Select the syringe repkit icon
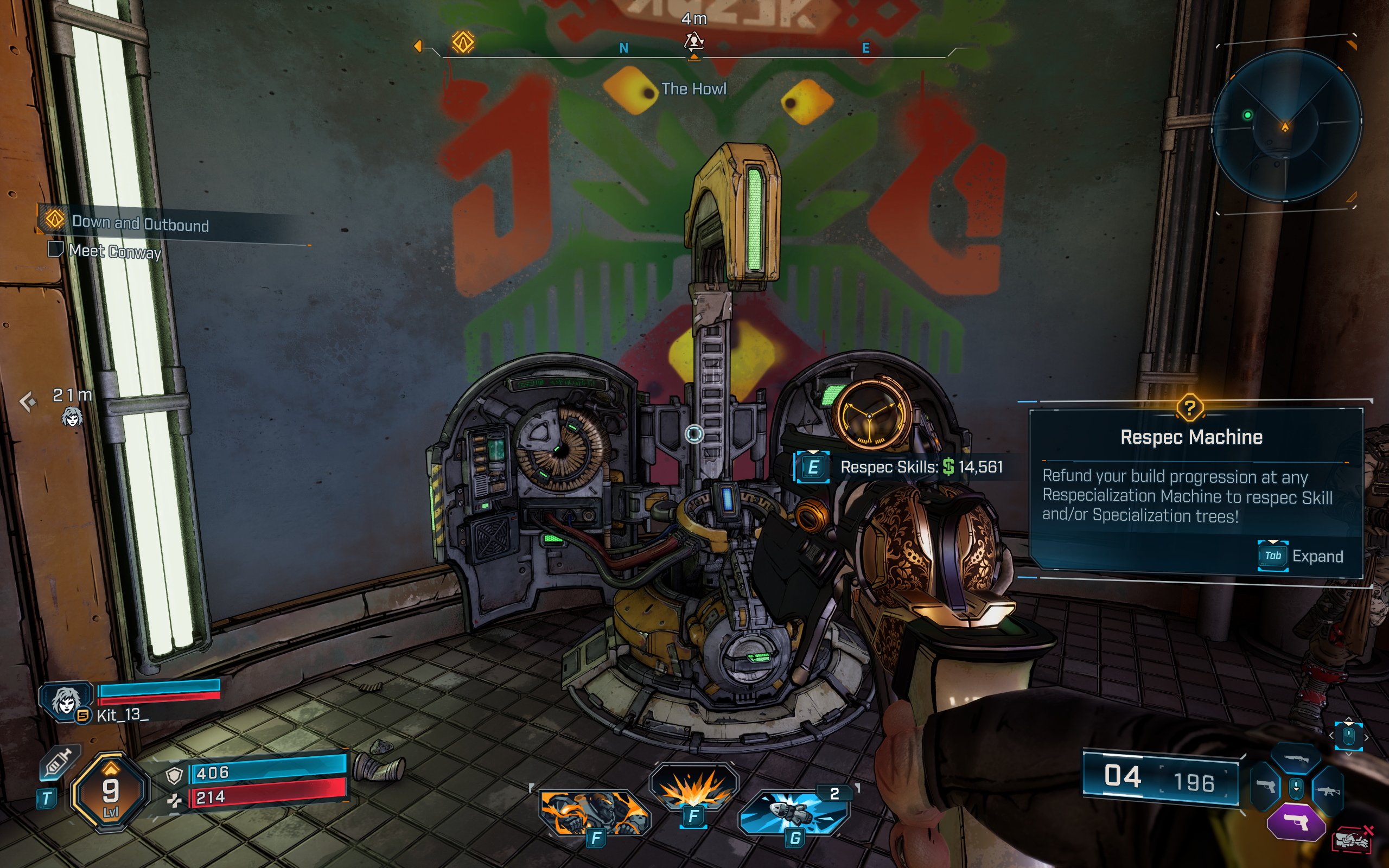Image resolution: width=1389 pixels, height=868 pixels. [x=59, y=763]
